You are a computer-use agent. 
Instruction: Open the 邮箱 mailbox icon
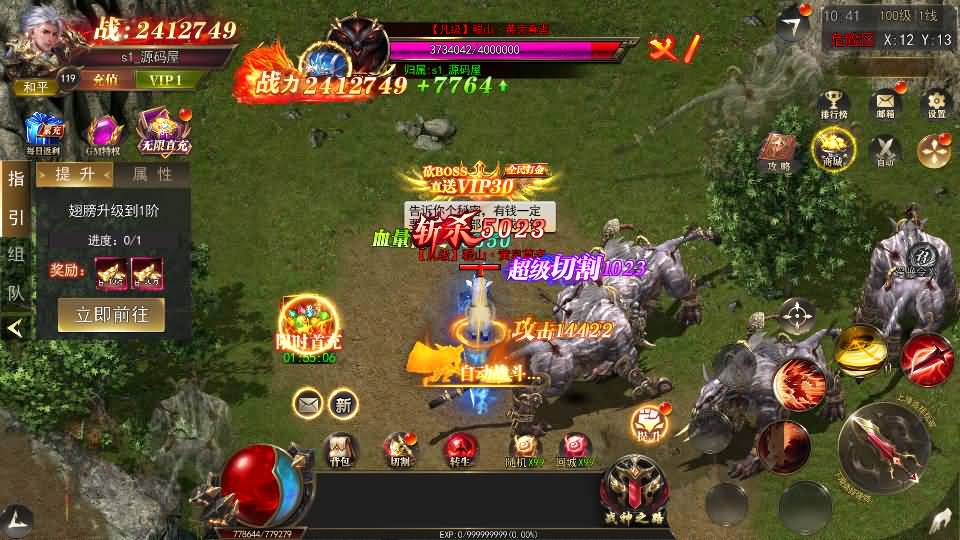click(884, 103)
